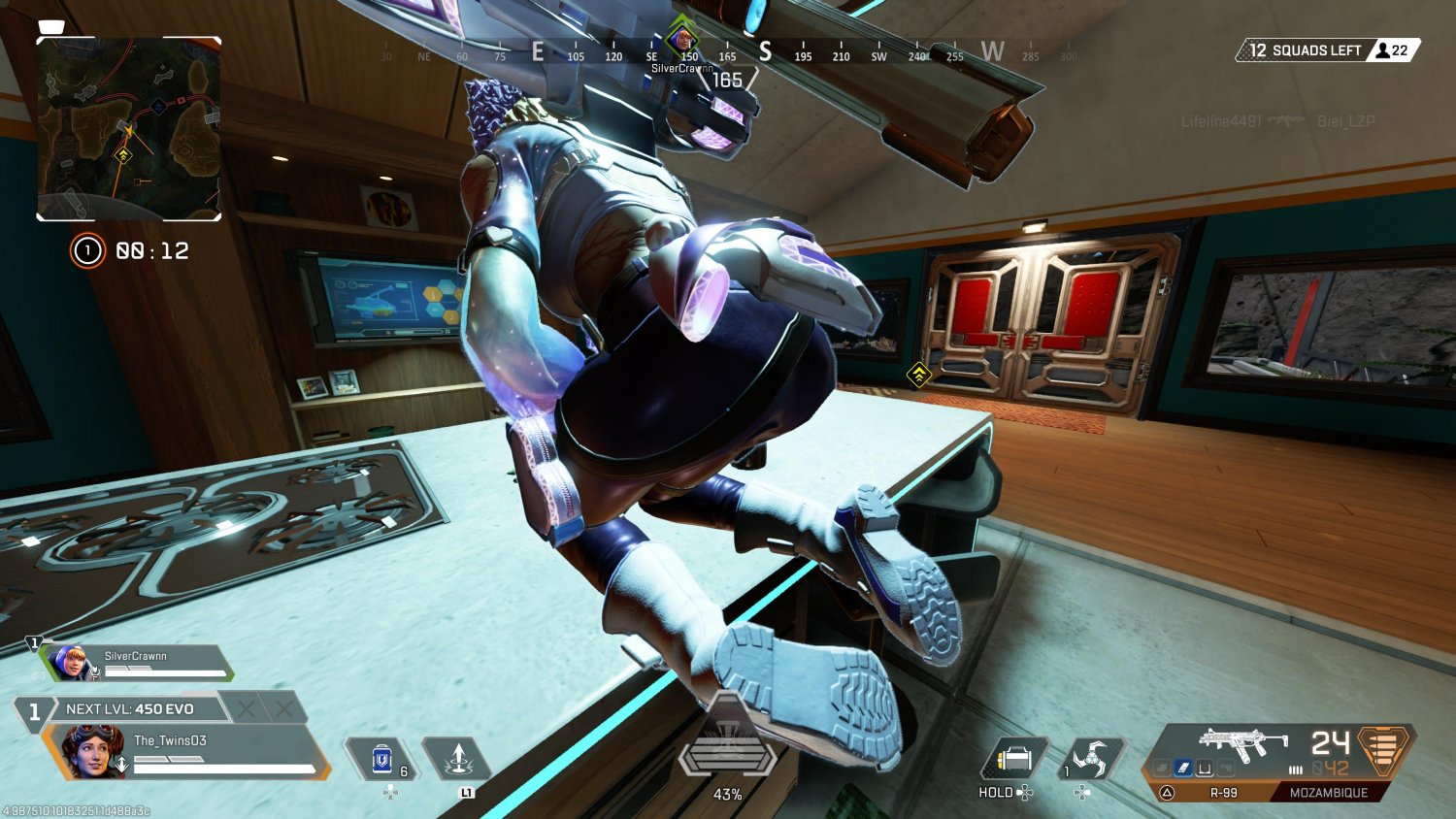Click the shield battery healing item icon

(x=381, y=760)
